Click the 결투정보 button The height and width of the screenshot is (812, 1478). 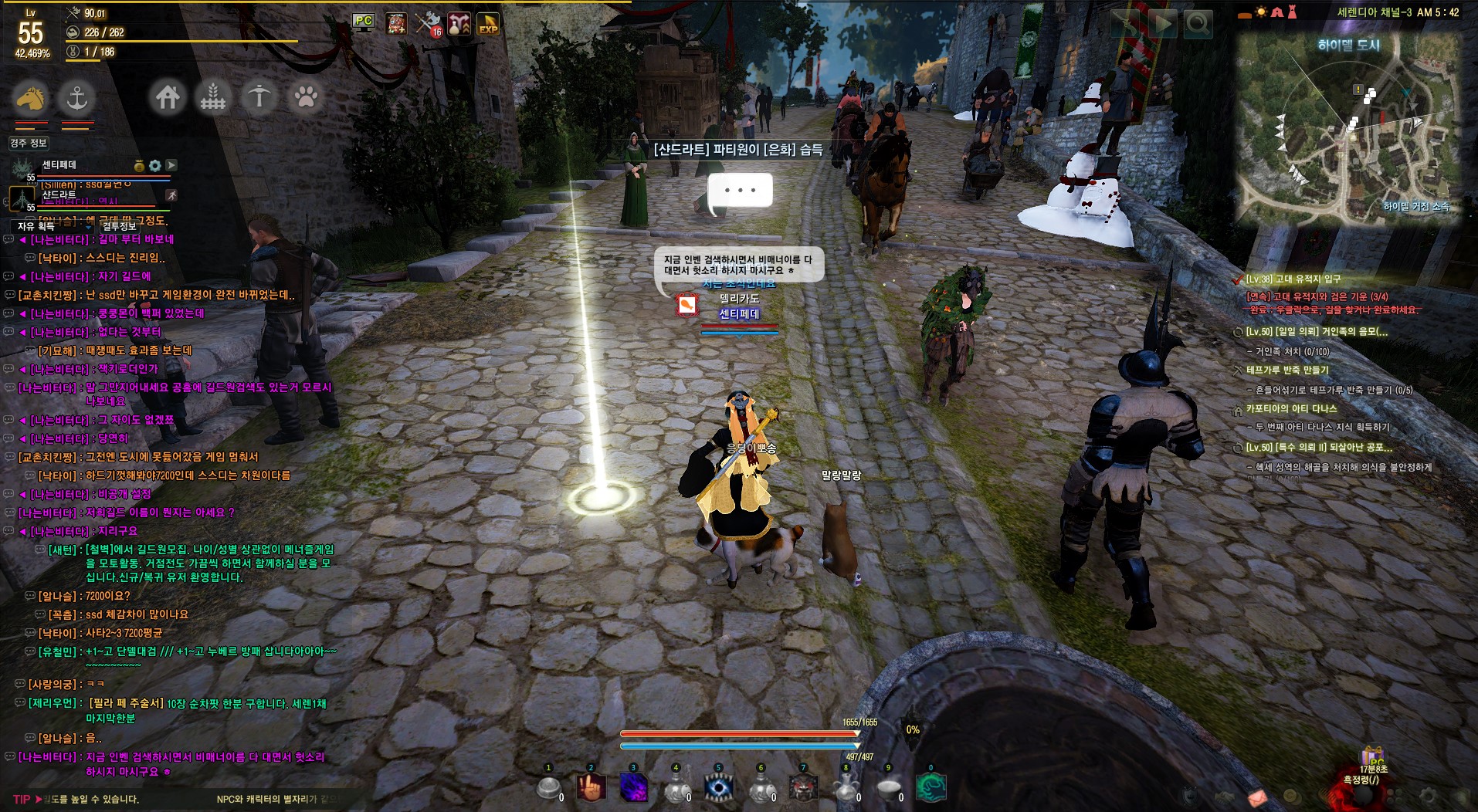pos(119,226)
